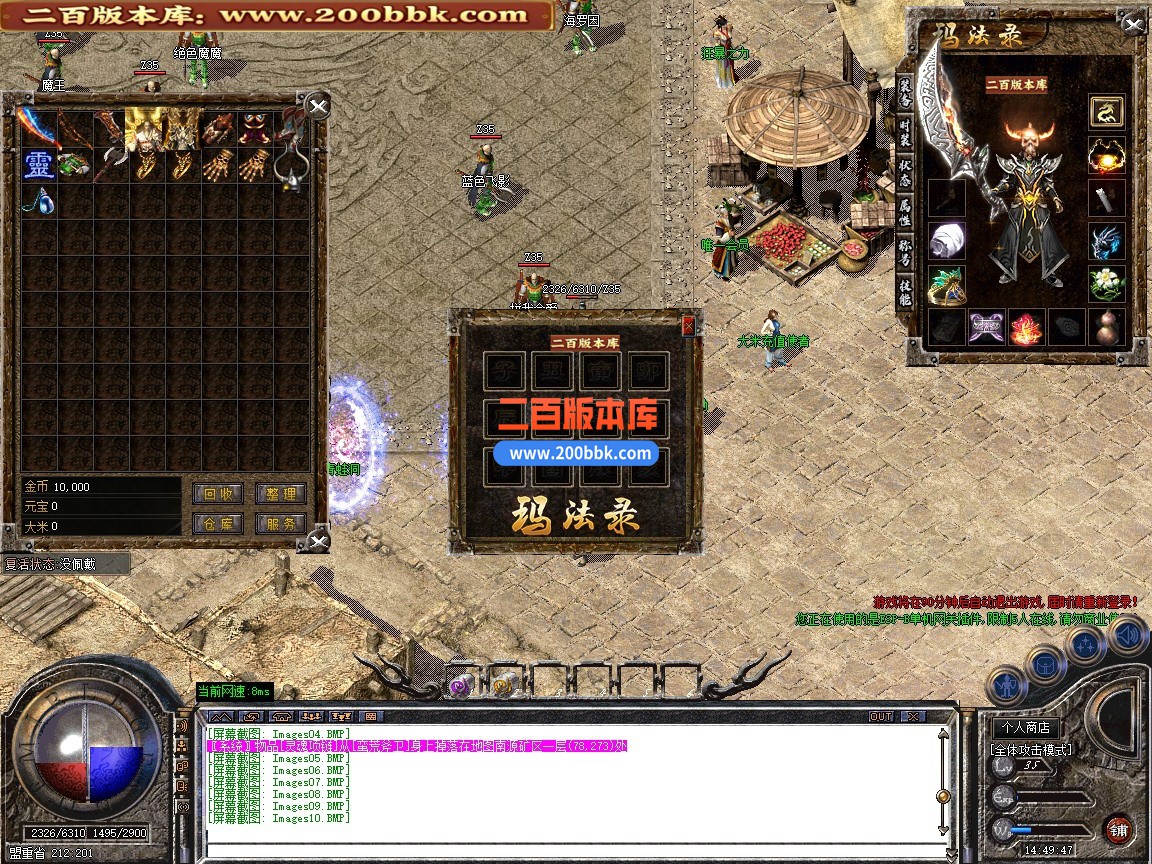View the 技能 skills tab
Screen dimensions: 1152x864
pyautogui.click(x=904, y=292)
